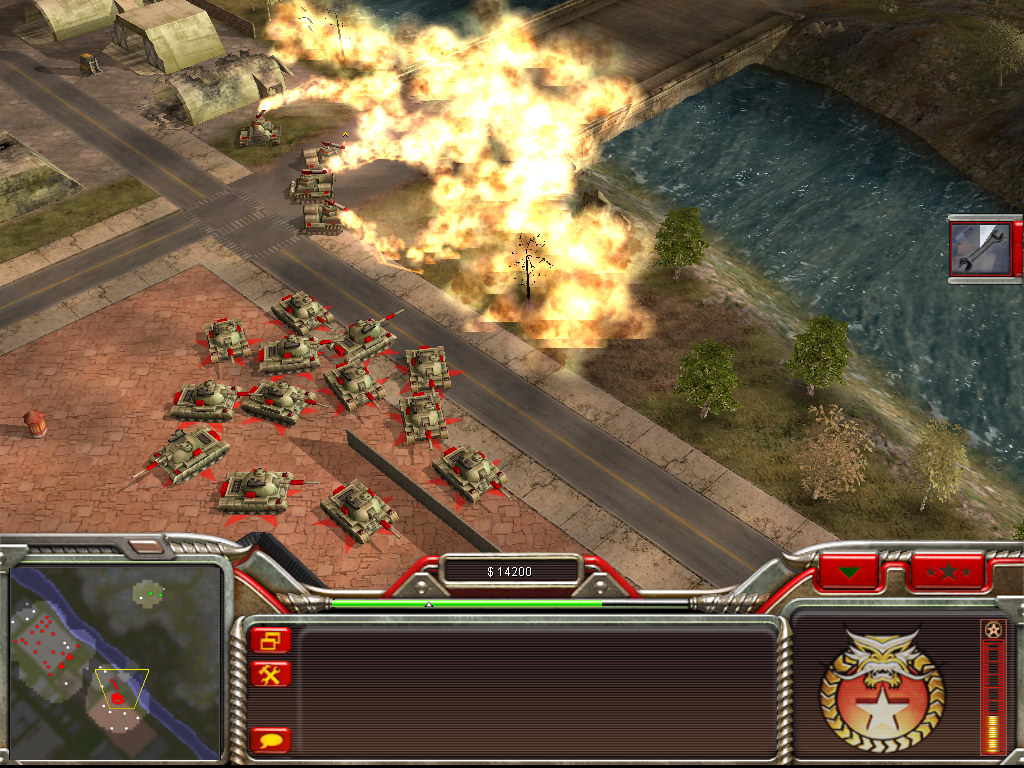Open the General's Powers star button
This screenshot has width=1024, height=768.
(946, 573)
